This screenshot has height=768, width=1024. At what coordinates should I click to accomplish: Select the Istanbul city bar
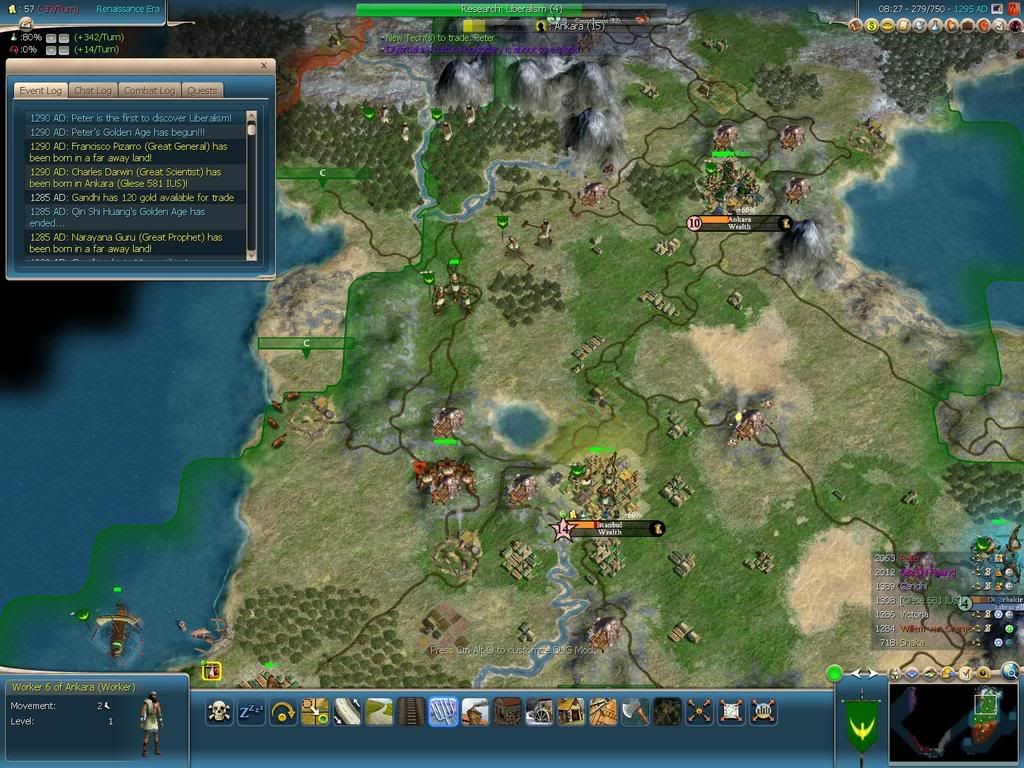pos(610,528)
